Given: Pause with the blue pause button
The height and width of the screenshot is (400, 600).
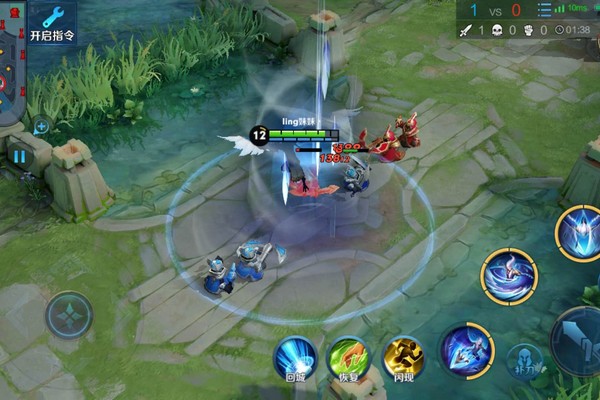Looking at the screenshot, I should [x=19, y=156].
